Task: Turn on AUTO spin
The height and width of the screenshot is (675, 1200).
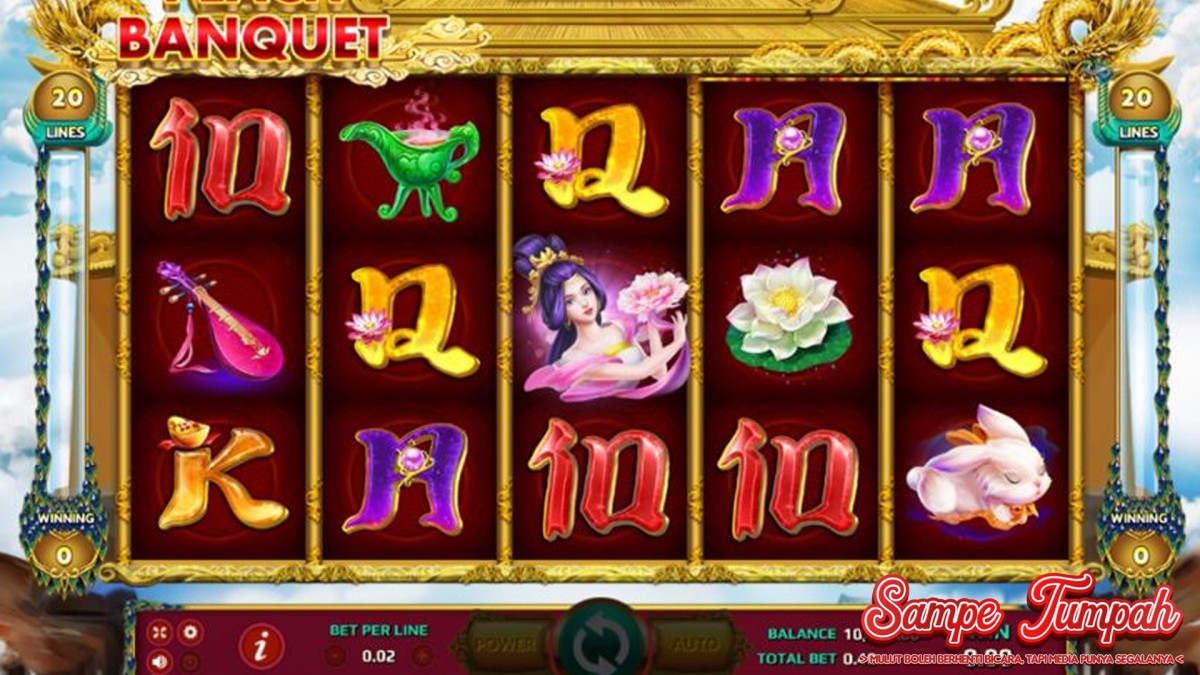Action: 694,646
